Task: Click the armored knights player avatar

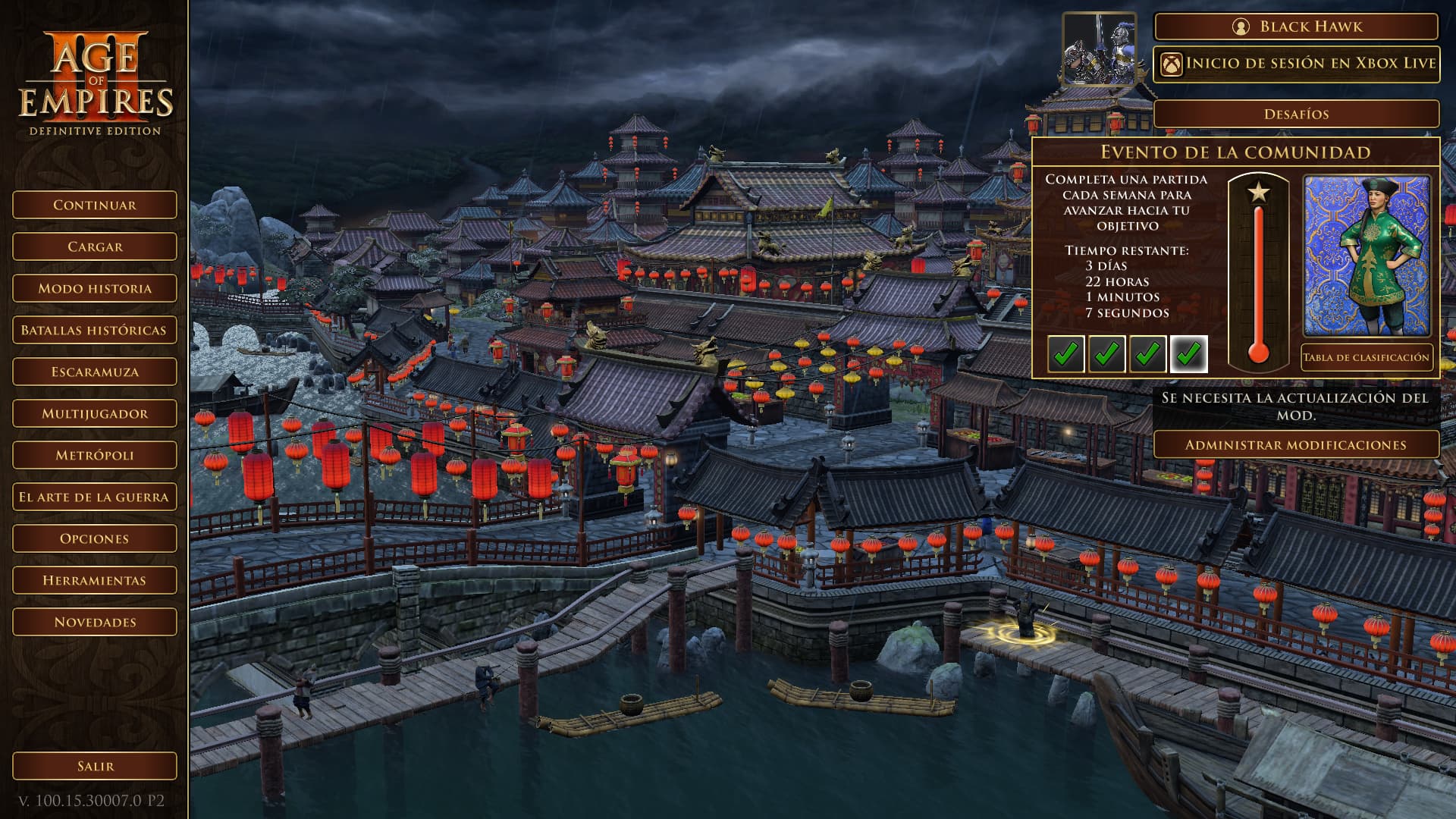Action: click(x=1099, y=50)
